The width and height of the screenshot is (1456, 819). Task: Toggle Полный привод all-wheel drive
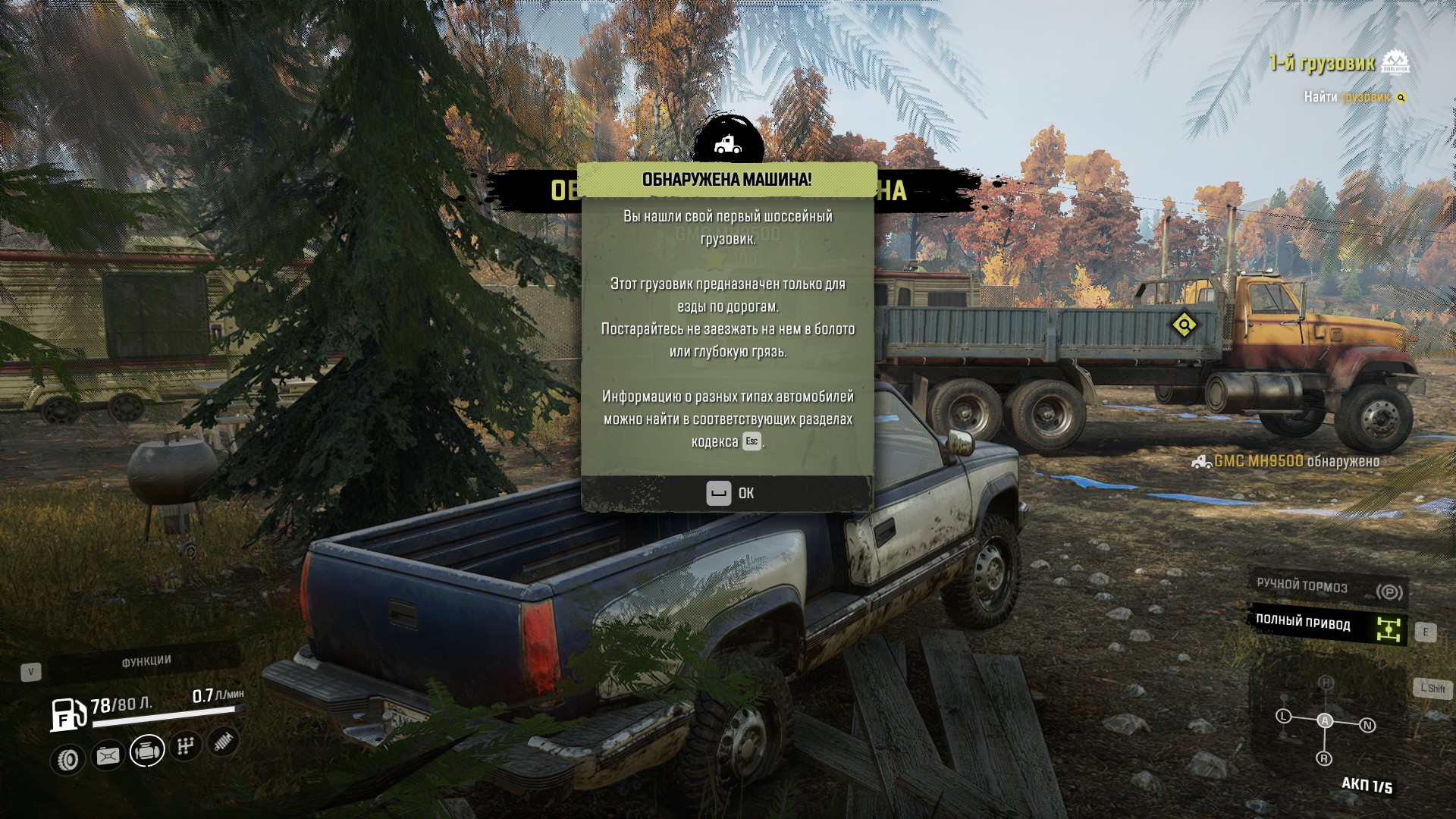click(1327, 625)
